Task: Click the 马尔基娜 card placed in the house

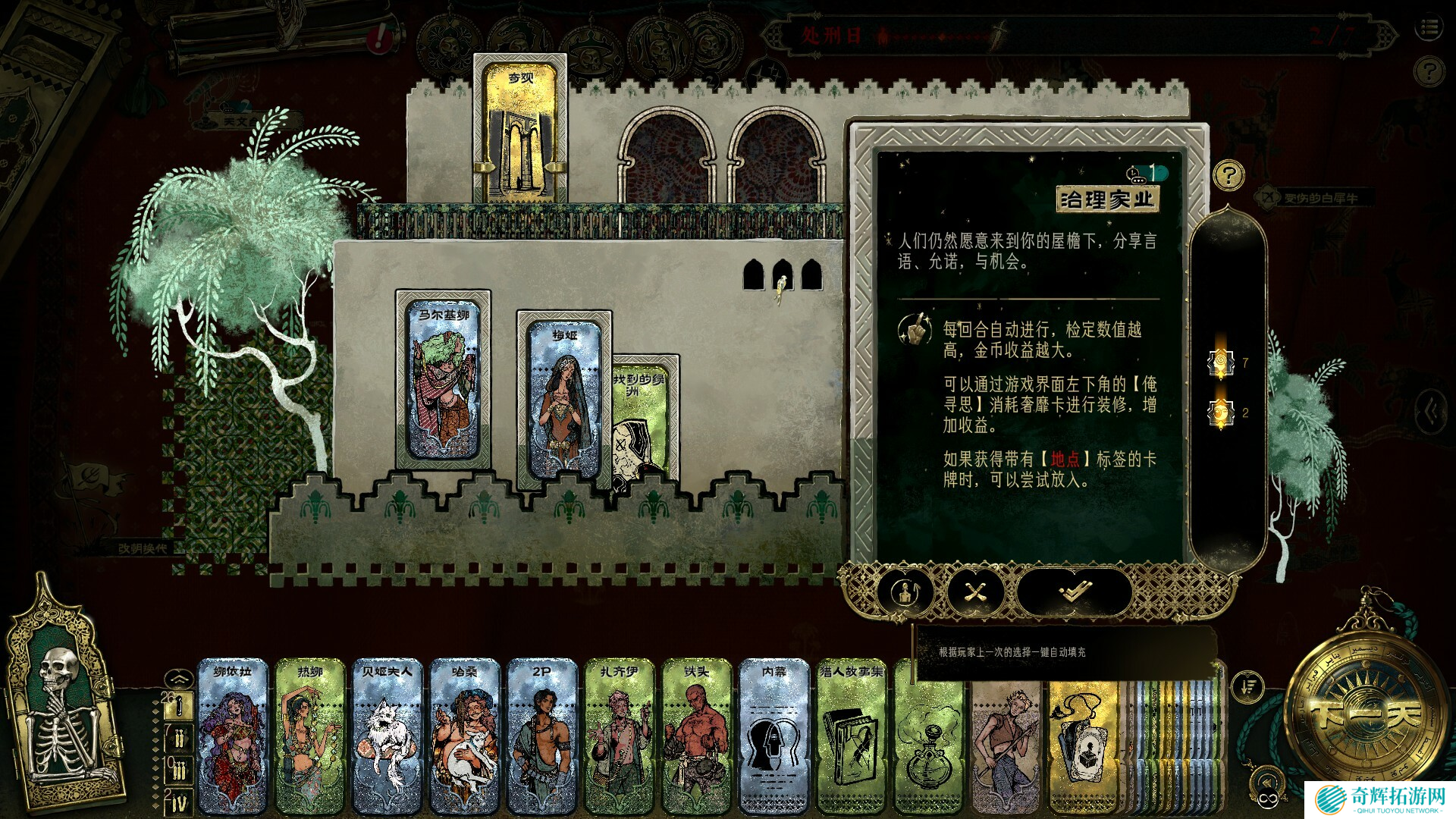Action: coord(444,379)
